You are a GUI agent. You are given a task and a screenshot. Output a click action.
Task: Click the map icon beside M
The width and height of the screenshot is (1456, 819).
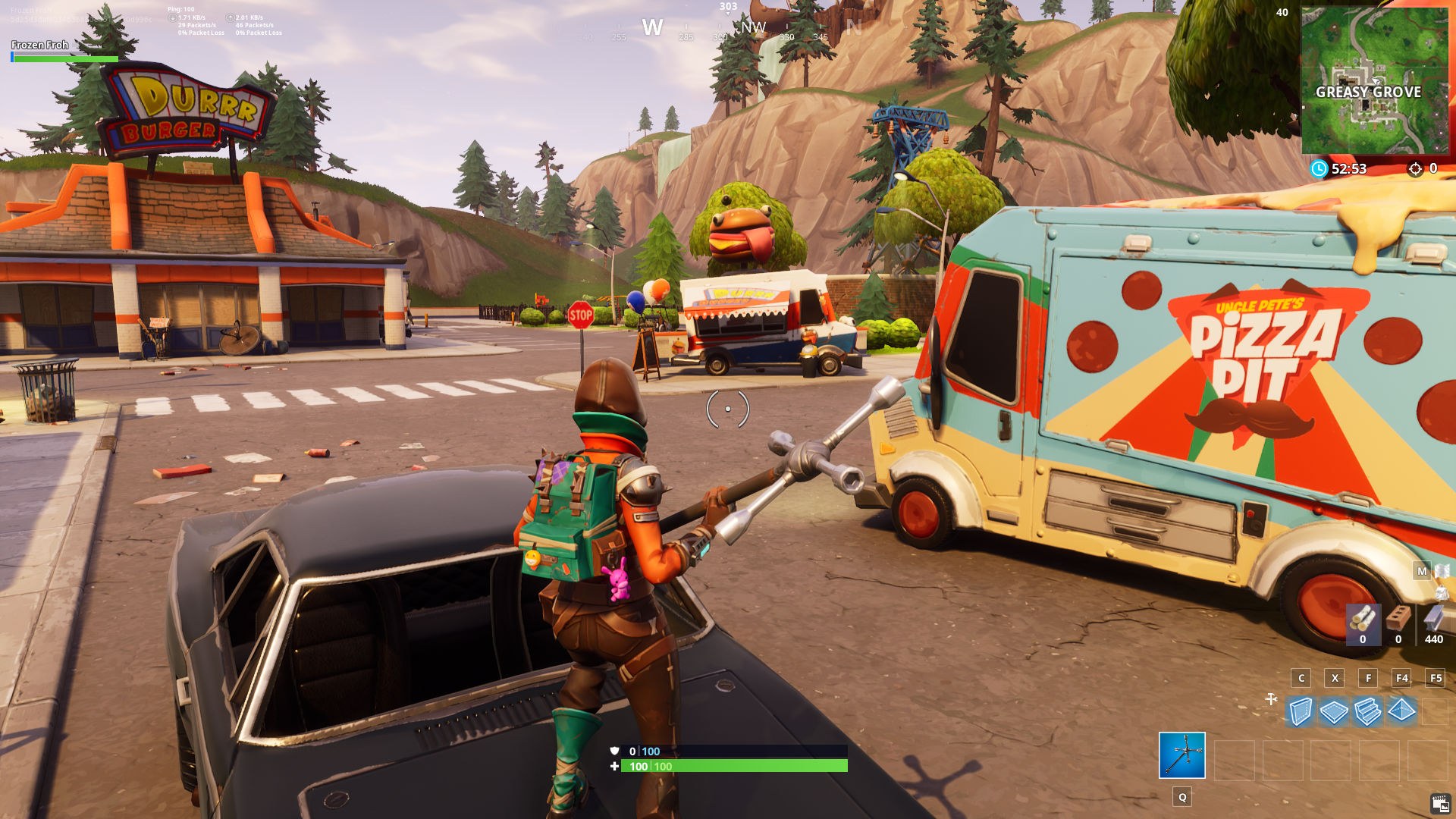[x=1442, y=571]
